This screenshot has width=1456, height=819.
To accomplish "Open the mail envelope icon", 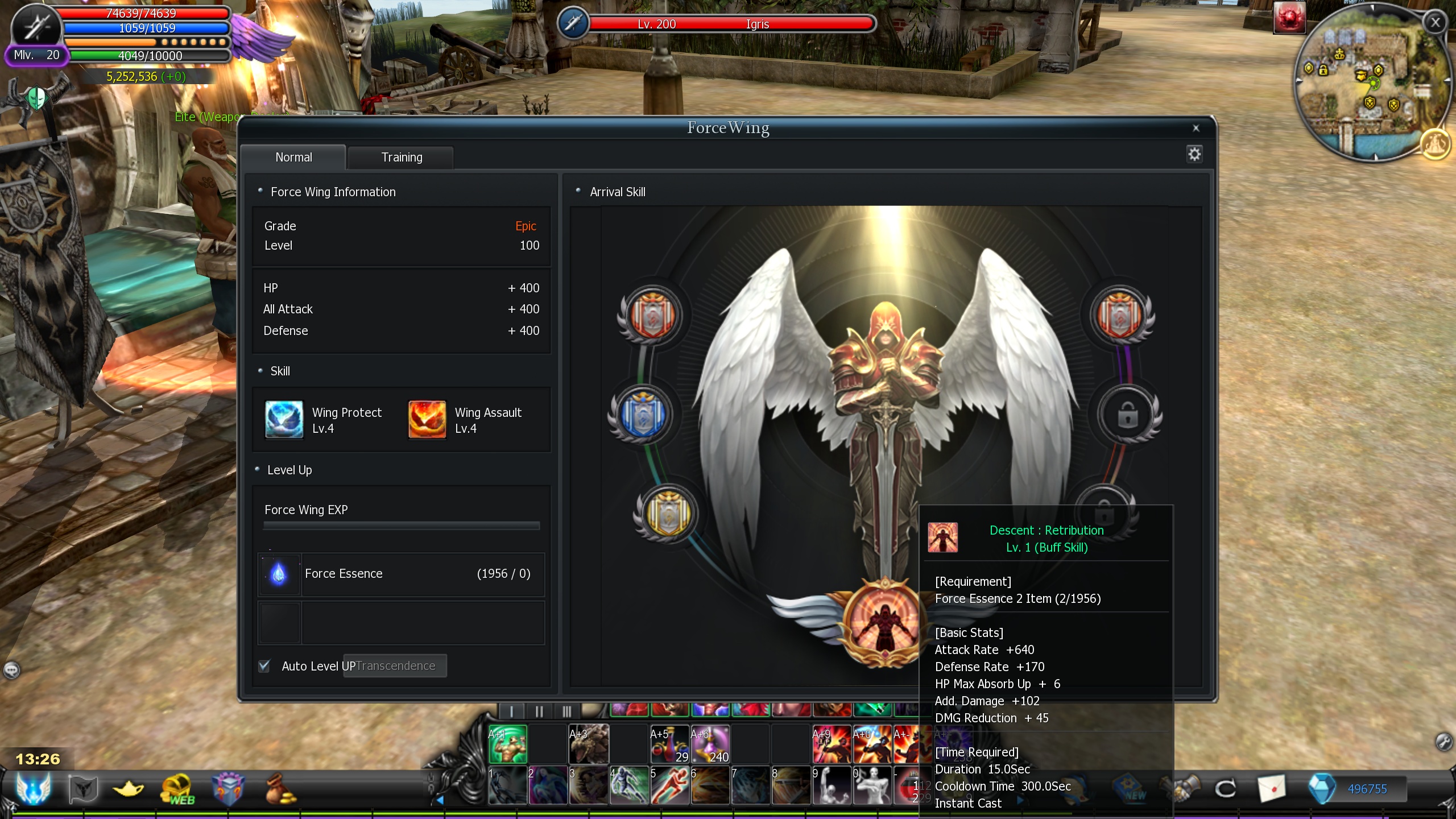I will coord(1271,789).
